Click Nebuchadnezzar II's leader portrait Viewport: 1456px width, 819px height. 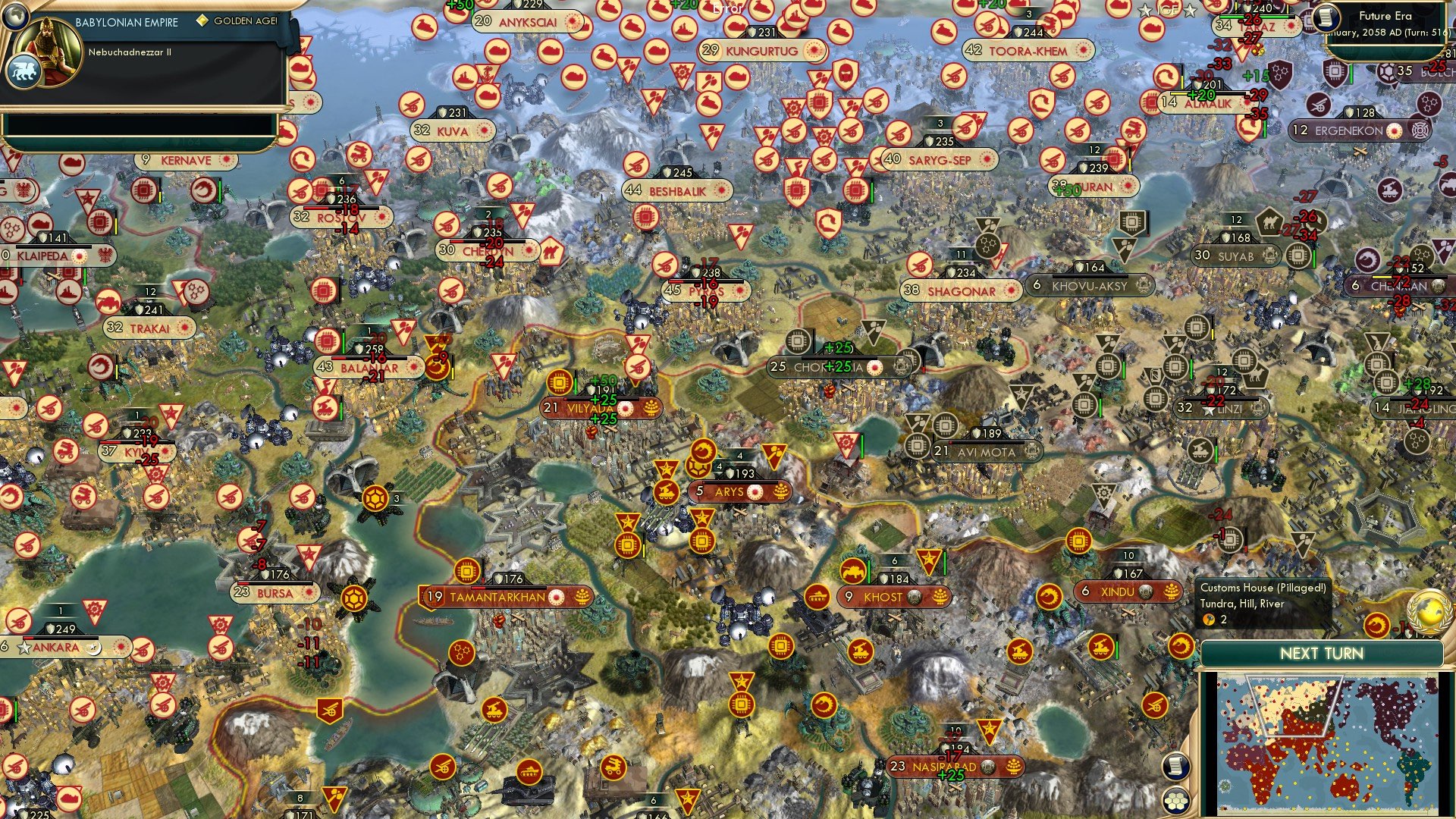[x=49, y=45]
